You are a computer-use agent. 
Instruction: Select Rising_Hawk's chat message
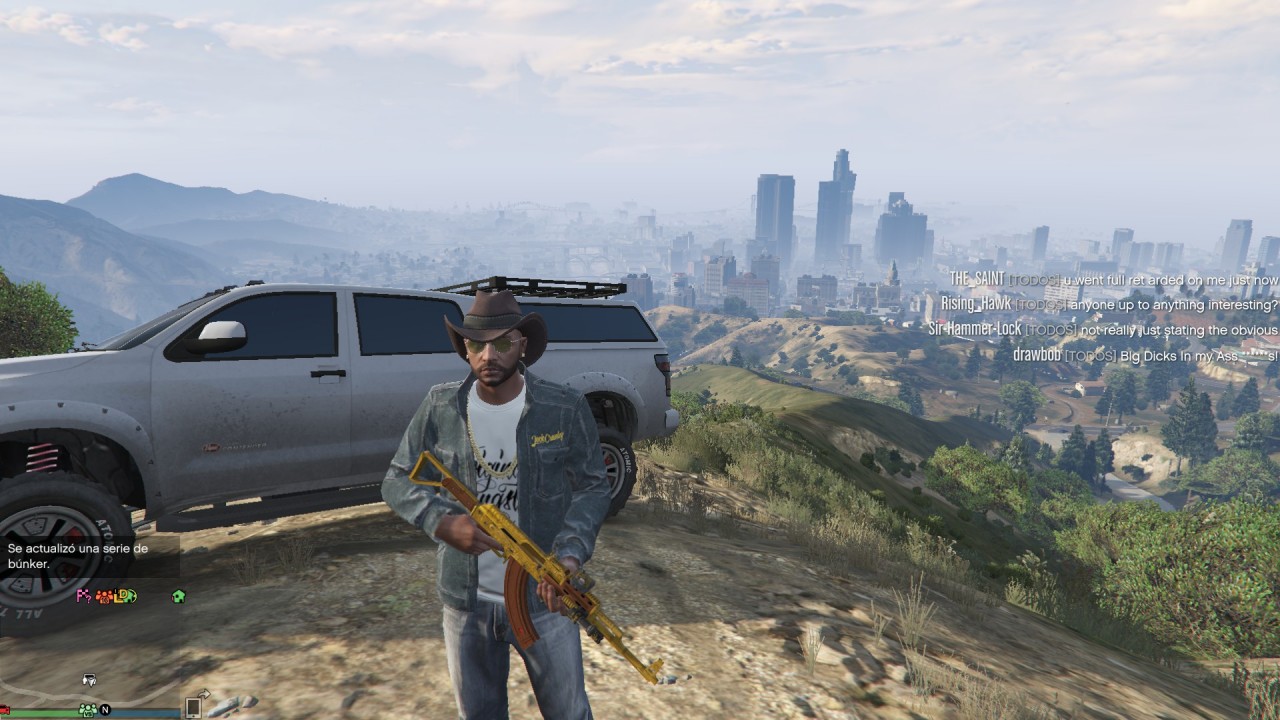(x=1108, y=304)
